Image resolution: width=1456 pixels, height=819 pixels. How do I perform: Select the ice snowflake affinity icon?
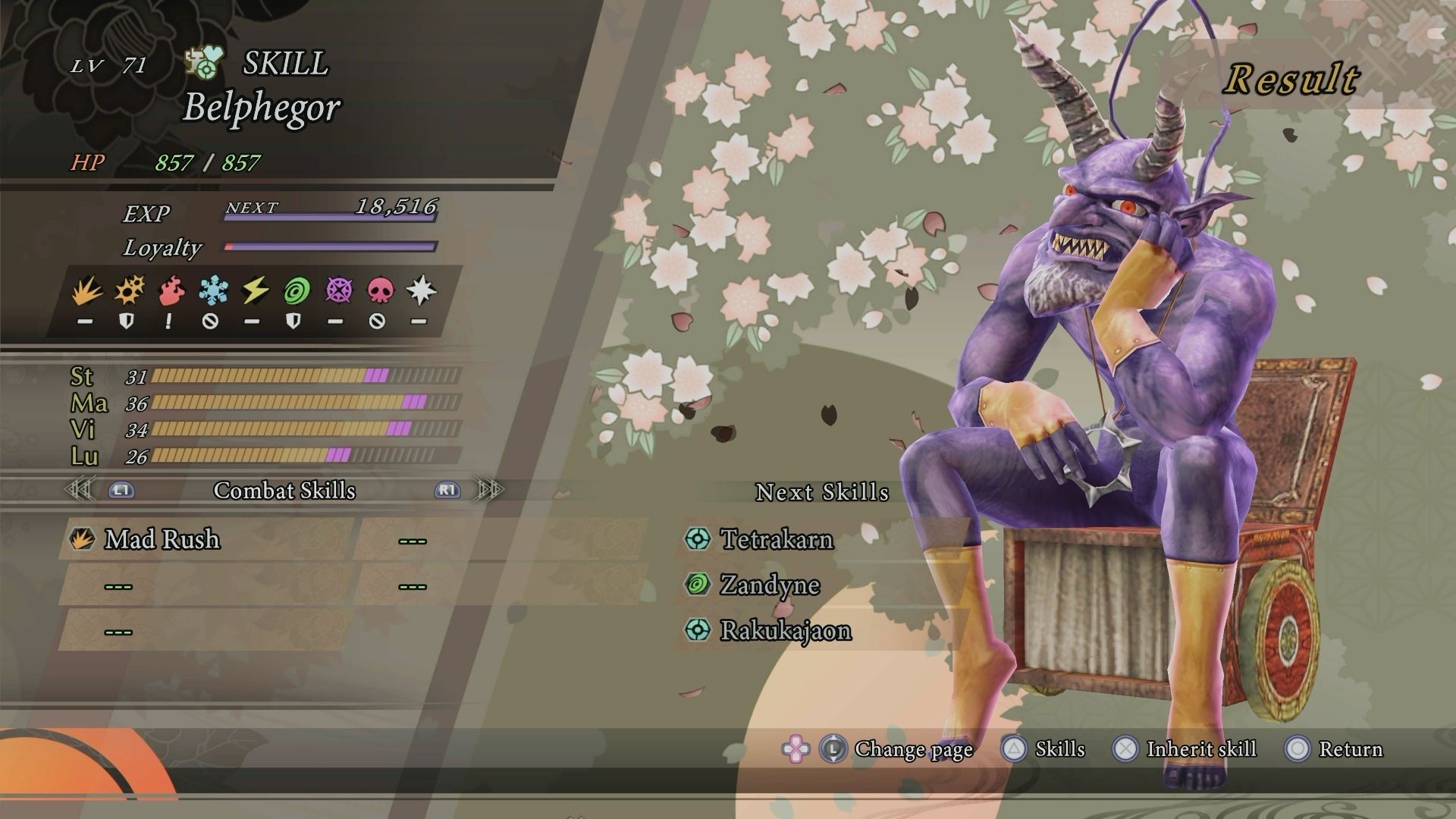(x=211, y=291)
